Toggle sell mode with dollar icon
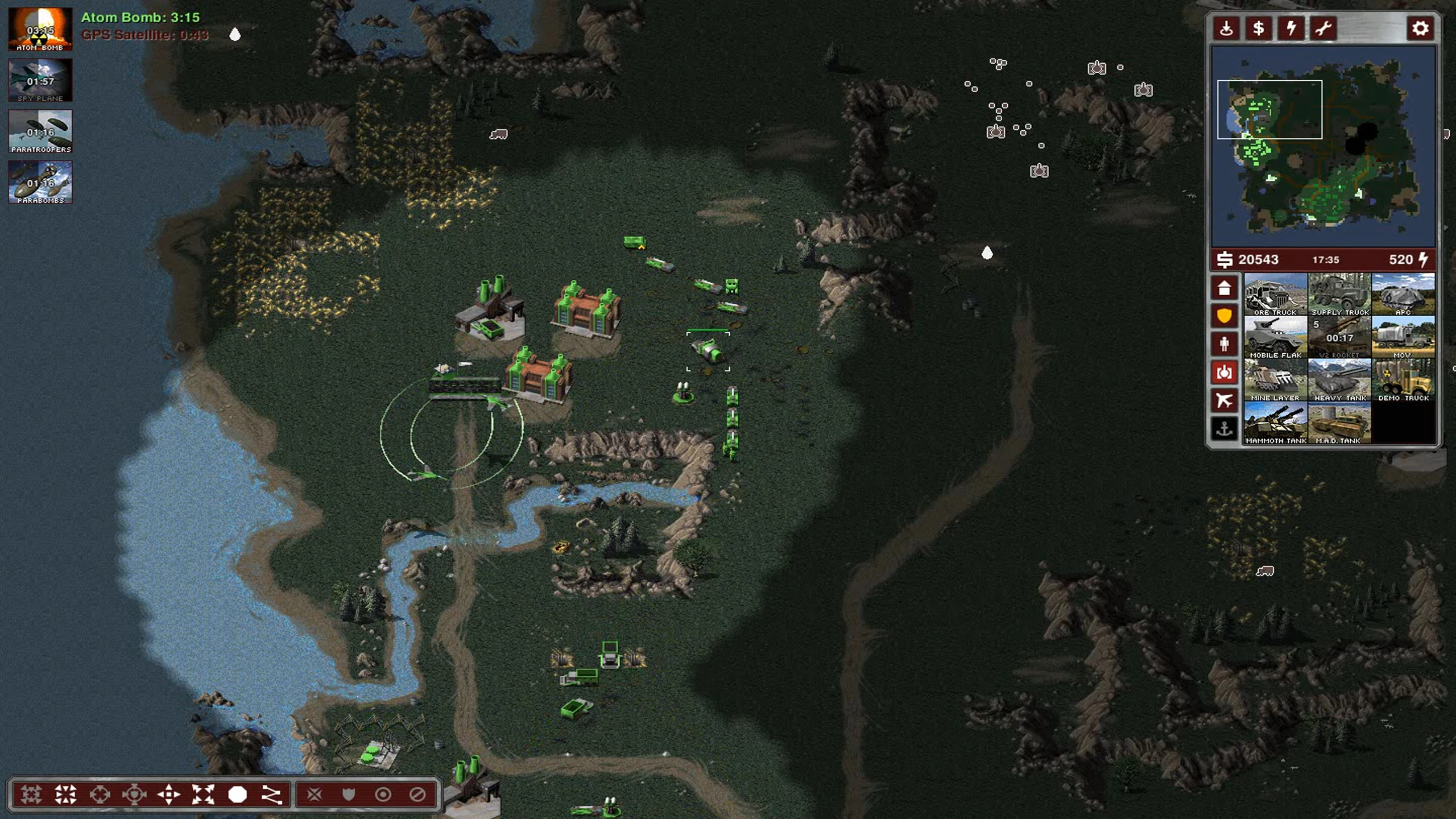The height and width of the screenshot is (819, 1456). point(1259,28)
